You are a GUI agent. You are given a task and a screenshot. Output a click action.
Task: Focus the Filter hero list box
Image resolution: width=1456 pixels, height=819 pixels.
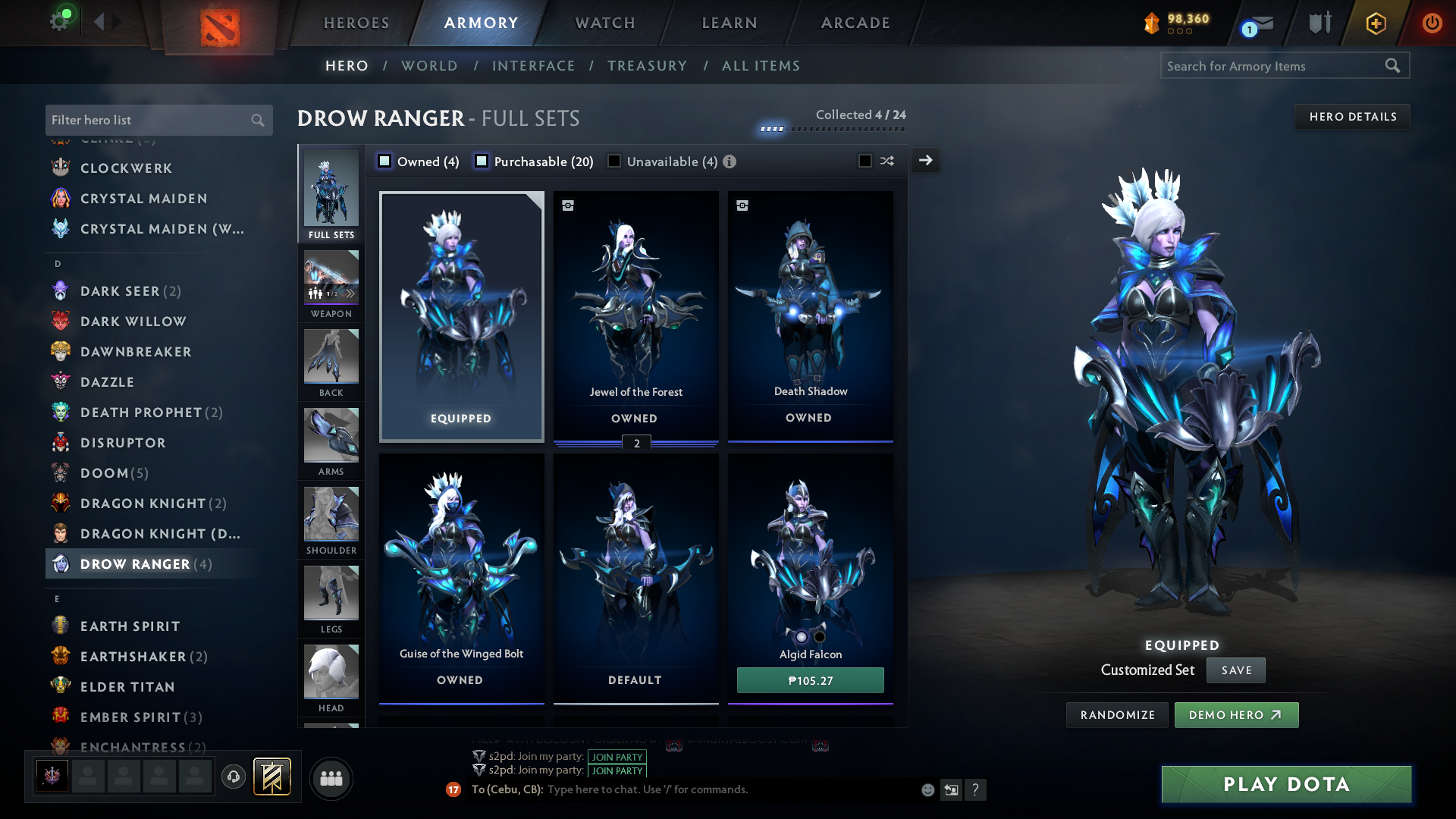coord(148,120)
